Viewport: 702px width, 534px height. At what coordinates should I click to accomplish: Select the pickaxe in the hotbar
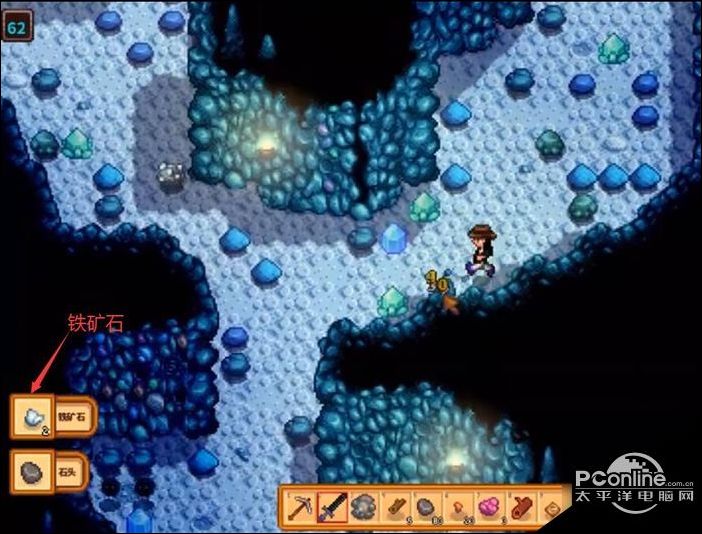click(x=301, y=507)
